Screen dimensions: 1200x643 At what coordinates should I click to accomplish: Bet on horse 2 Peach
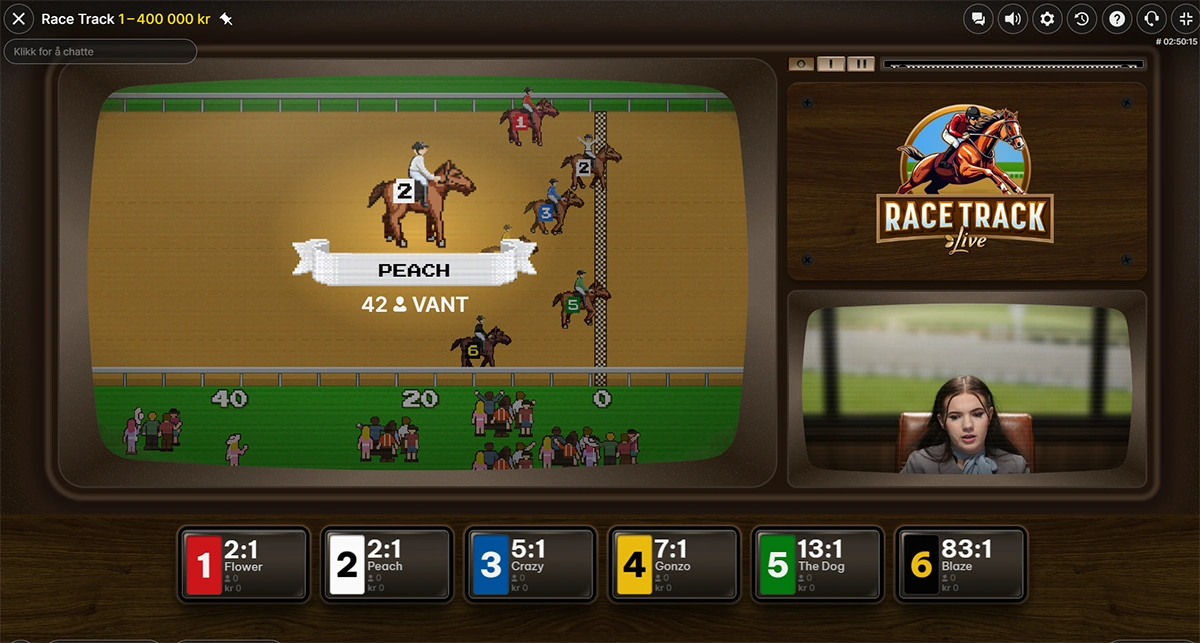[387, 565]
